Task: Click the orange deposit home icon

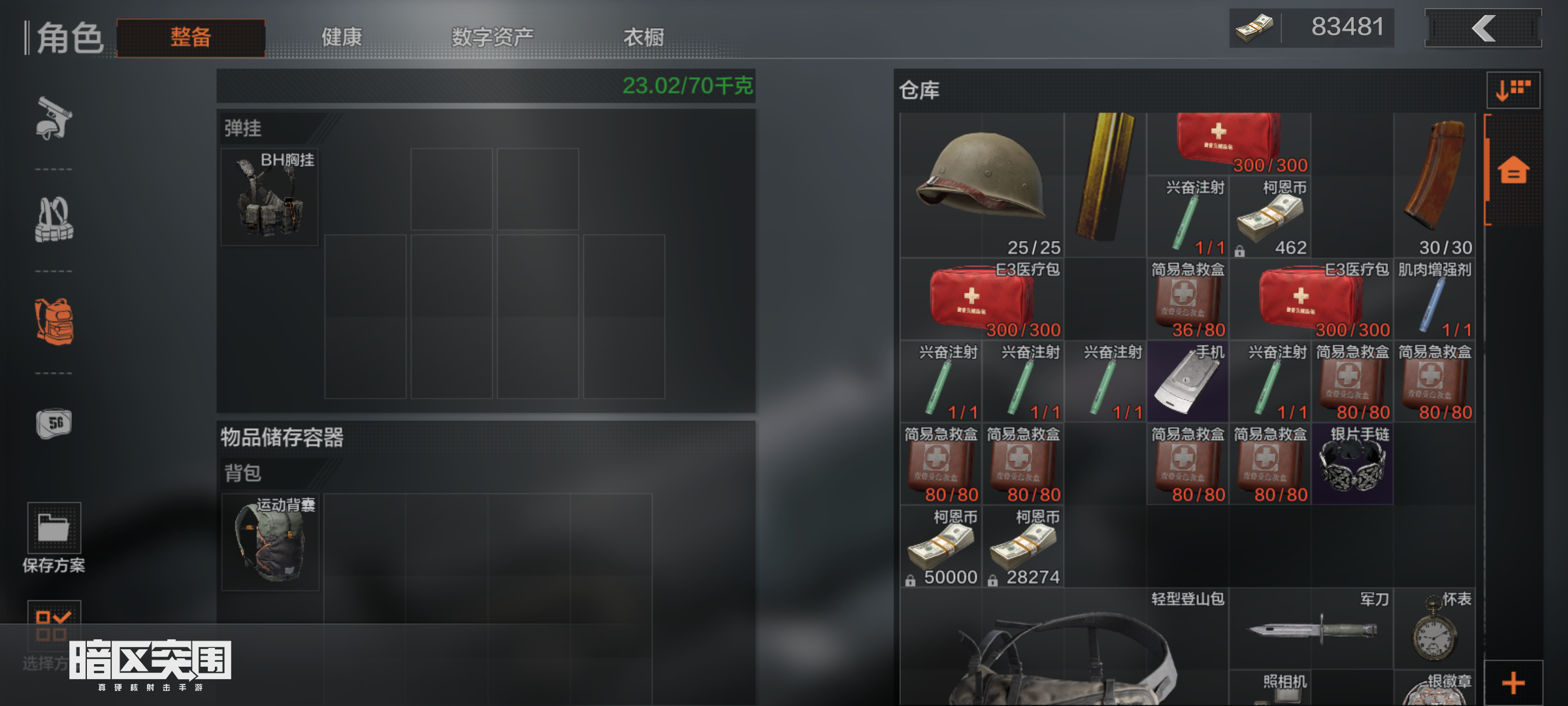Action: [x=1512, y=169]
